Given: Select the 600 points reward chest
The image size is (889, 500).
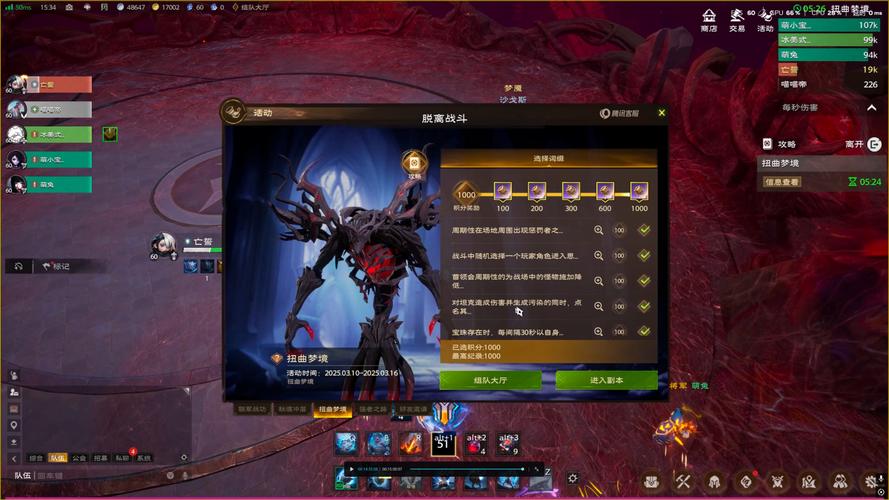Looking at the screenshot, I should click(605, 190).
